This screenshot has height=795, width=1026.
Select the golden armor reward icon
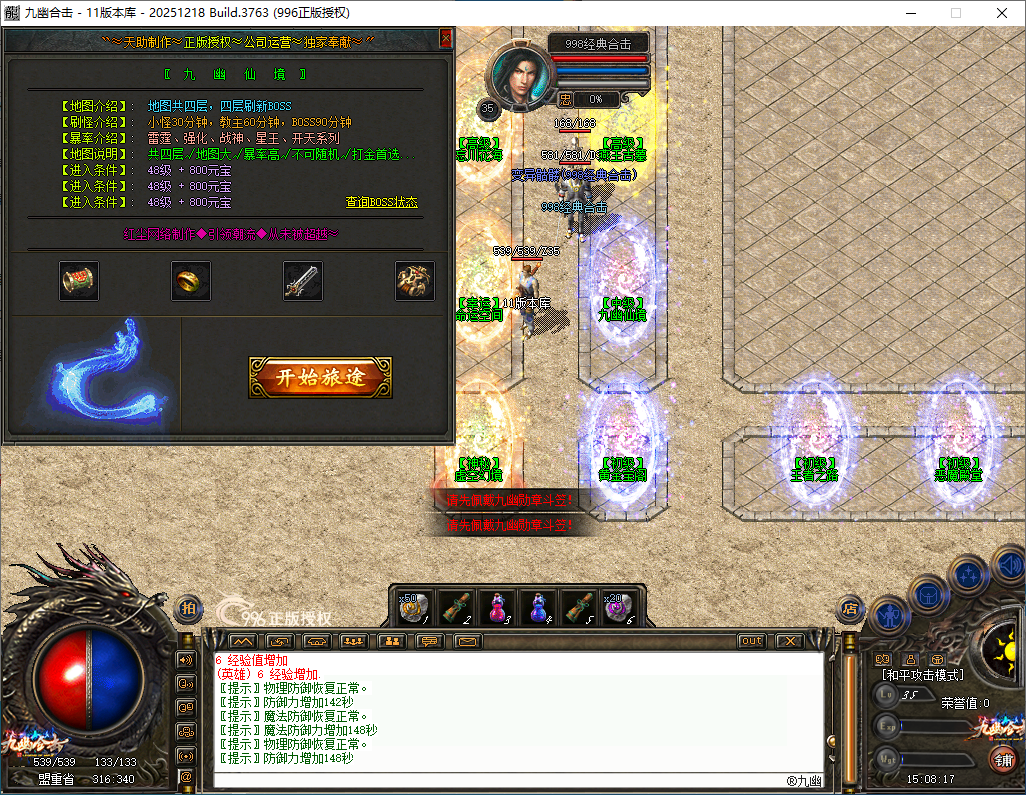pyautogui.click(x=414, y=281)
